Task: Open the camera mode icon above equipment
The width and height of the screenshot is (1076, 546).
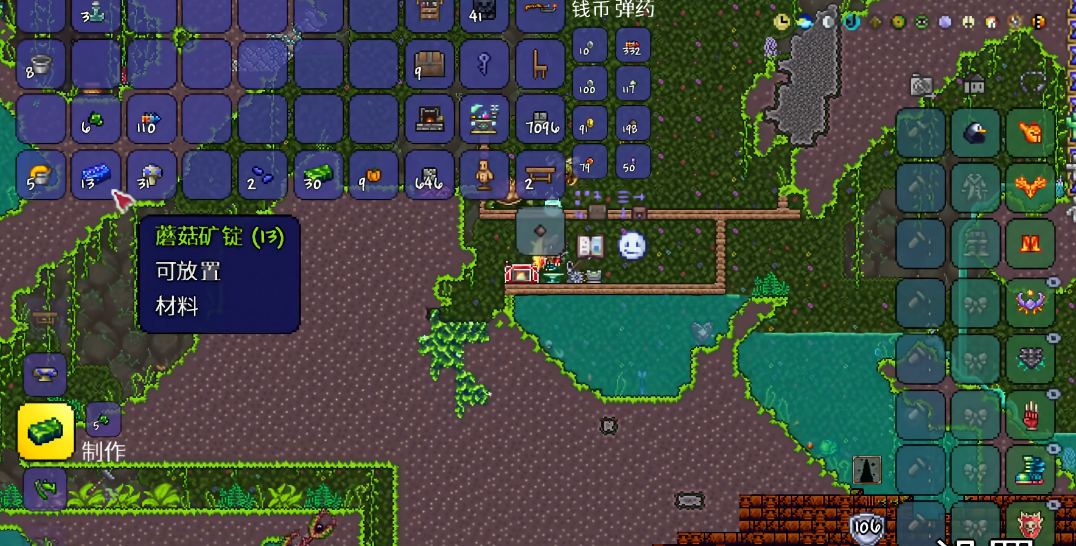Action: pyautogui.click(x=922, y=86)
